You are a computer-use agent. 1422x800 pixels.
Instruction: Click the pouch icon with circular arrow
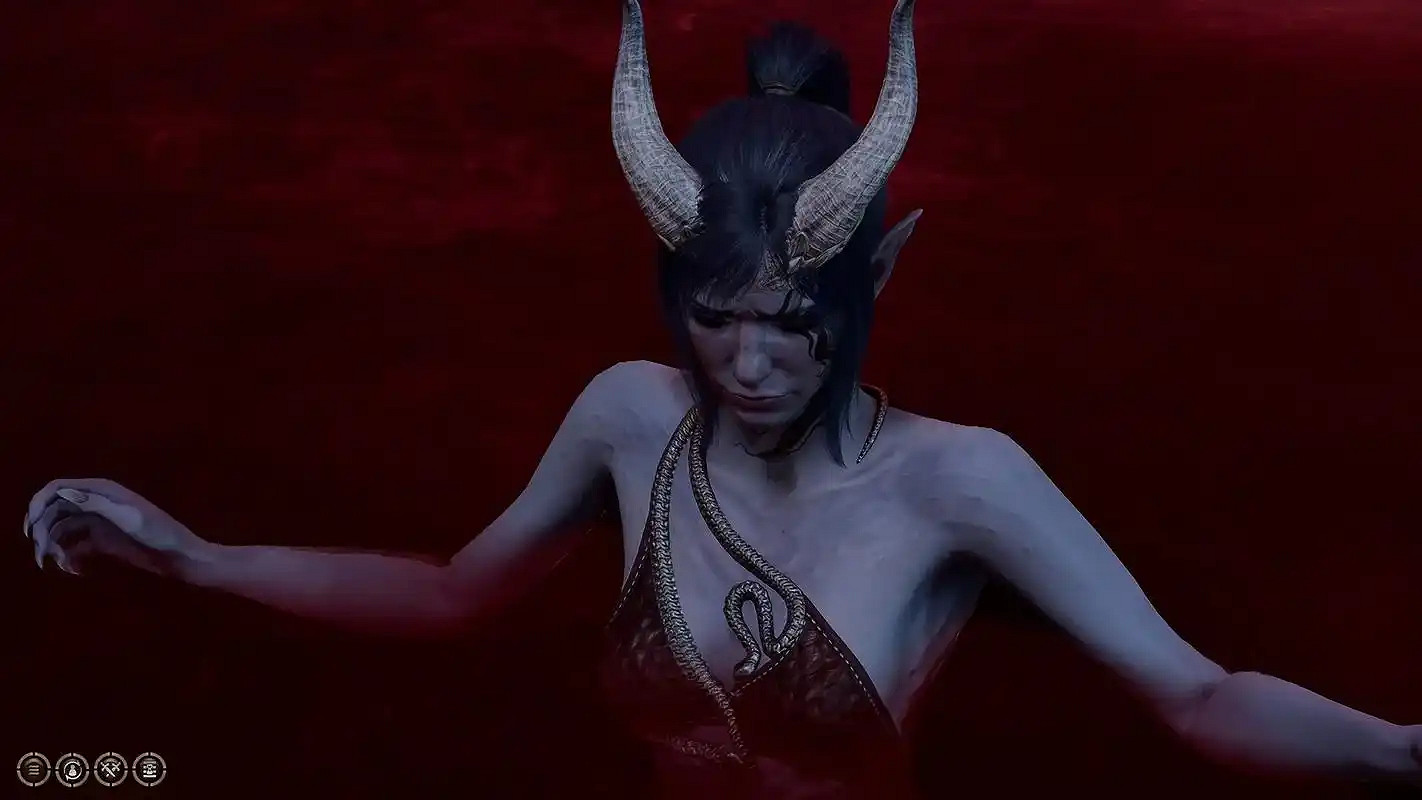pyautogui.click(x=72, y=770)
